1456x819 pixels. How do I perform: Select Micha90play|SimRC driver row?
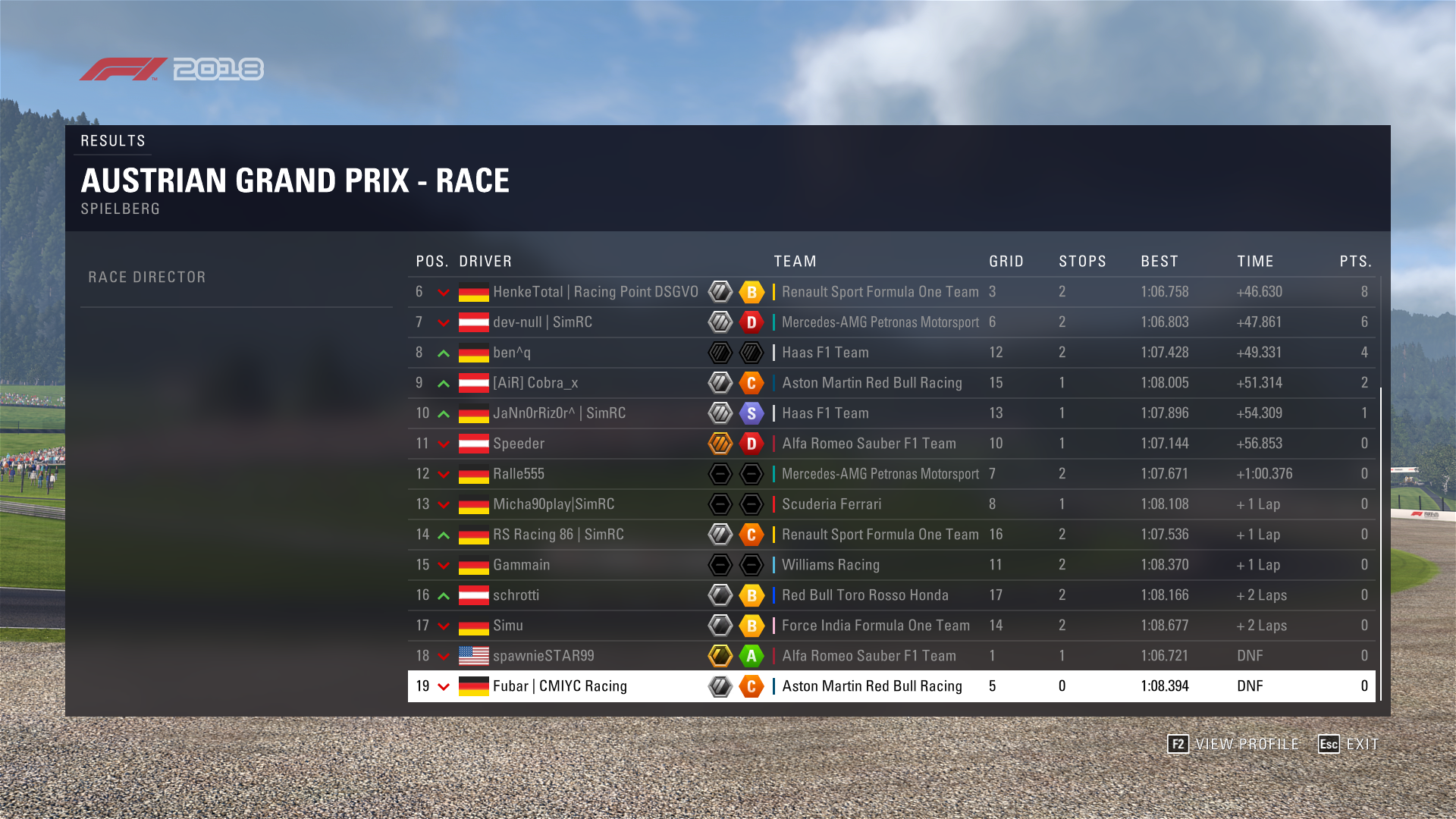click(554, 504)
